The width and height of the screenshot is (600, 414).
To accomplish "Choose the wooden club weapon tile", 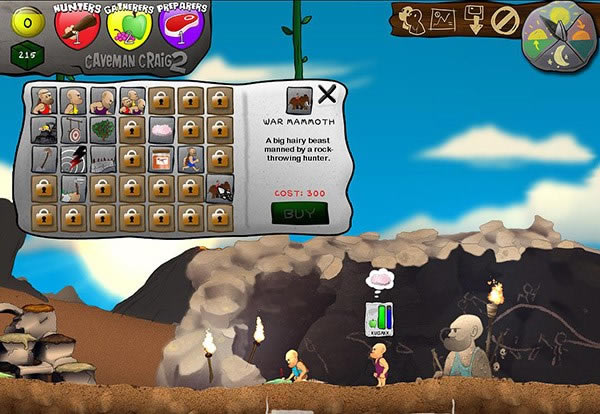I will tap(43, 158).
